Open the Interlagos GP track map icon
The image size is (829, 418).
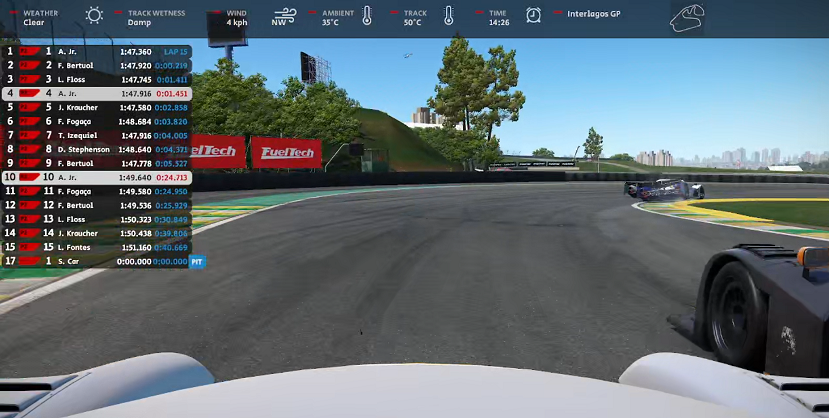click(687, 17)
